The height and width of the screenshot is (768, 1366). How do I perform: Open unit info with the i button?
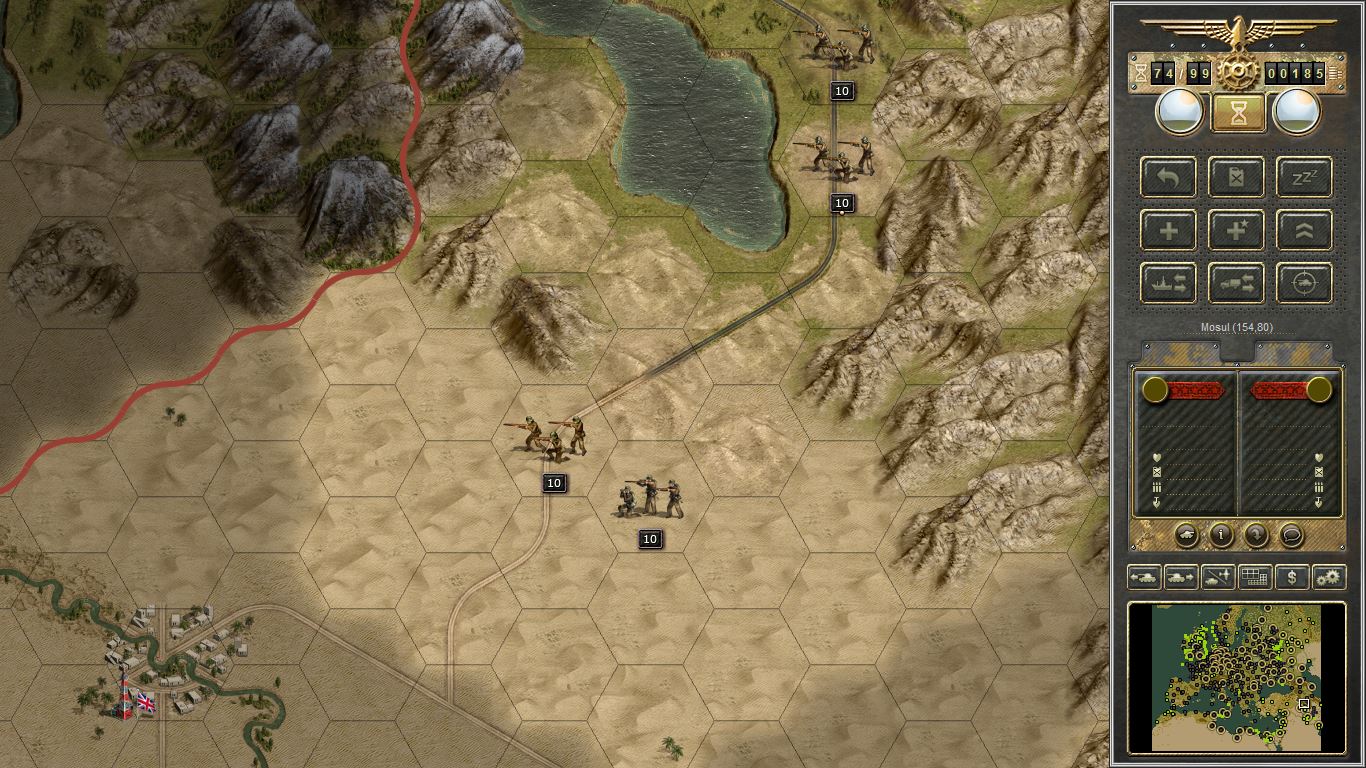click(x=1220, y=536)
